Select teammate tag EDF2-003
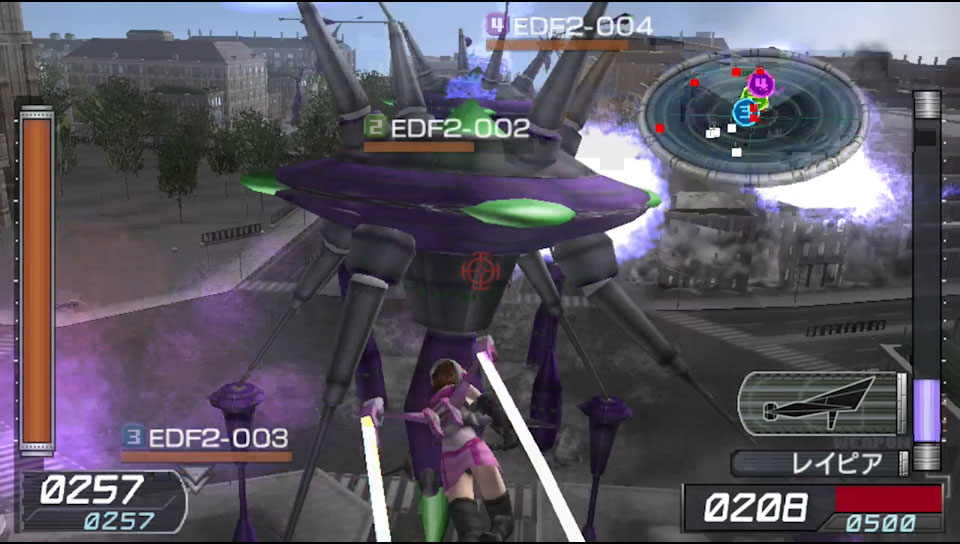960x544 pixels. (x=206, y=438)
